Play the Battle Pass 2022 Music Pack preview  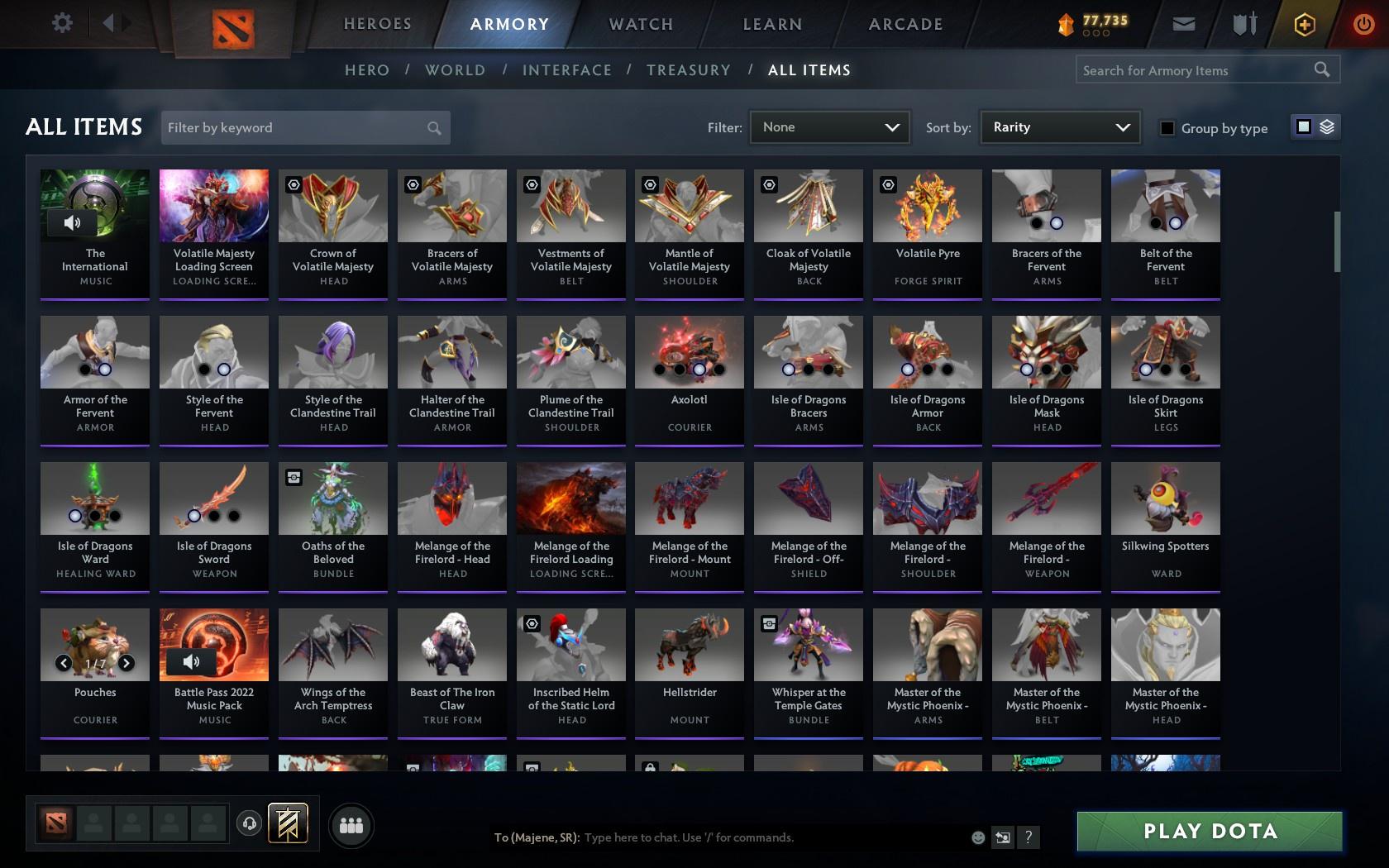[x=193, y=661]
